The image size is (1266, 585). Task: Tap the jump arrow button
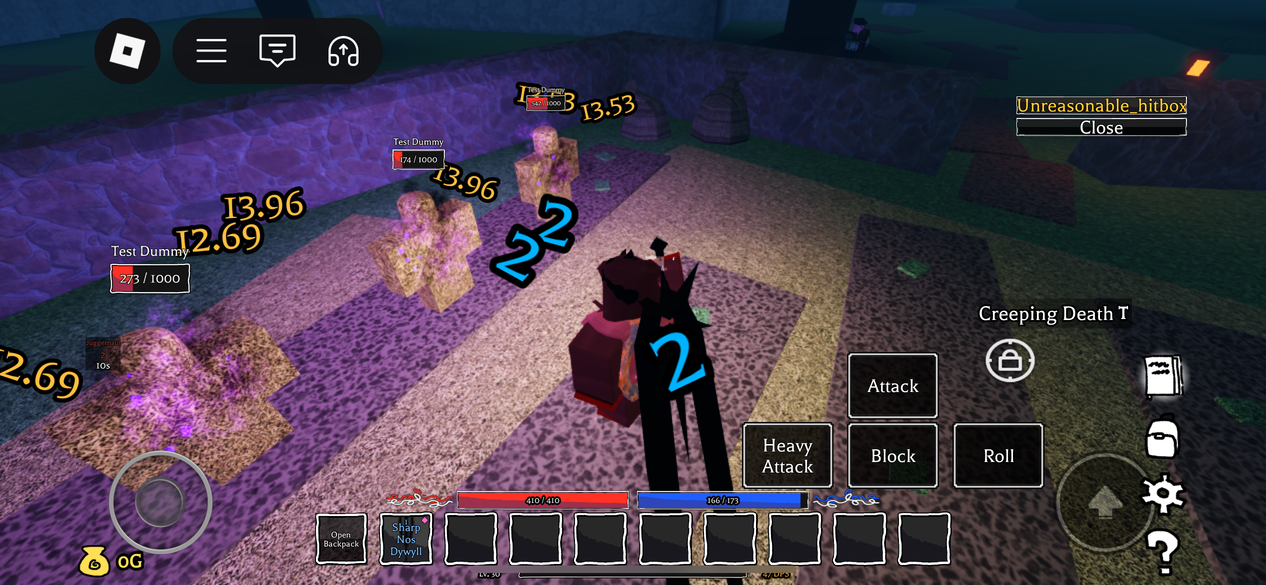[1104, 502]
